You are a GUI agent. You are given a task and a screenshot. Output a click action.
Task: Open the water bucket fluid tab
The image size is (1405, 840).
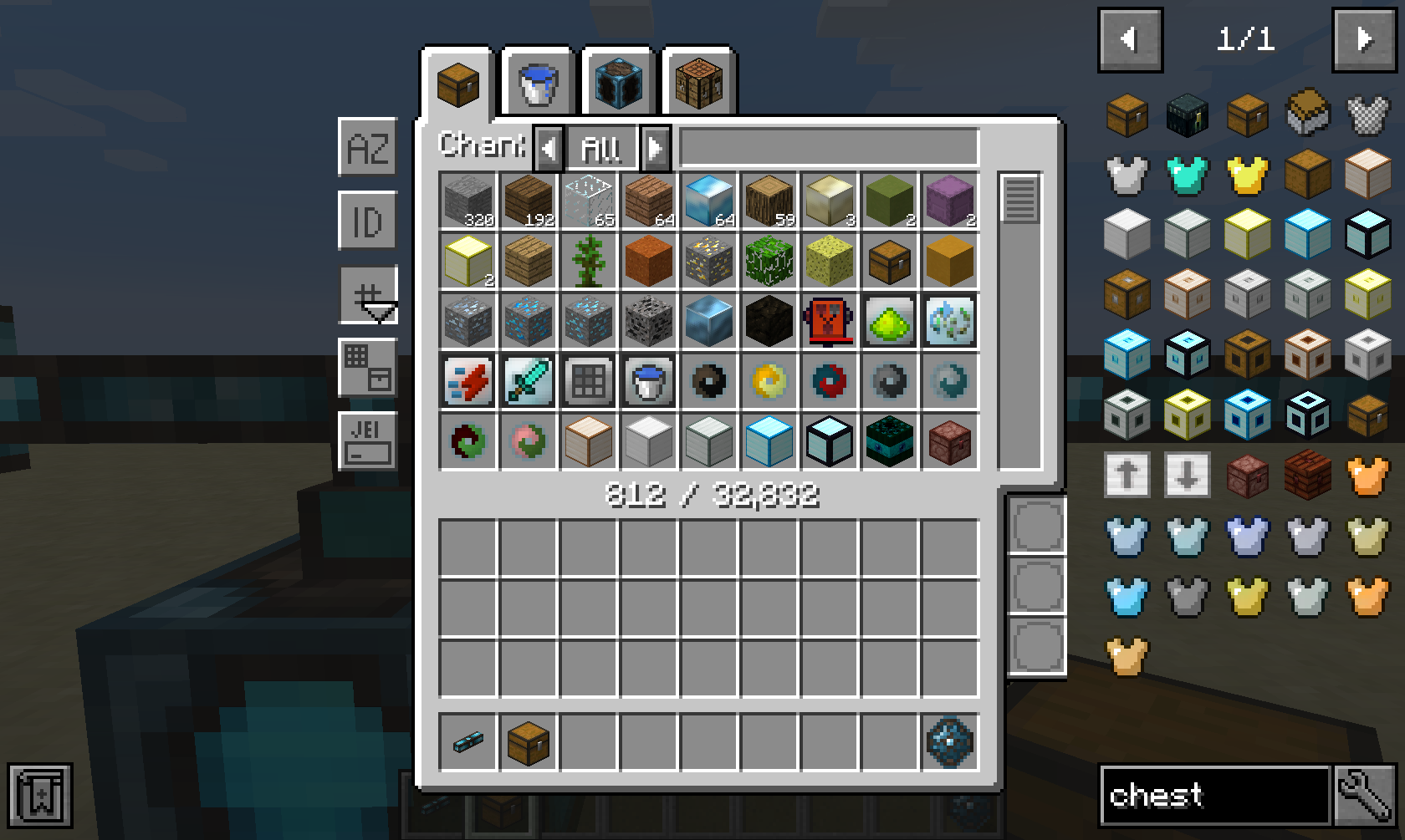[537, 84]
